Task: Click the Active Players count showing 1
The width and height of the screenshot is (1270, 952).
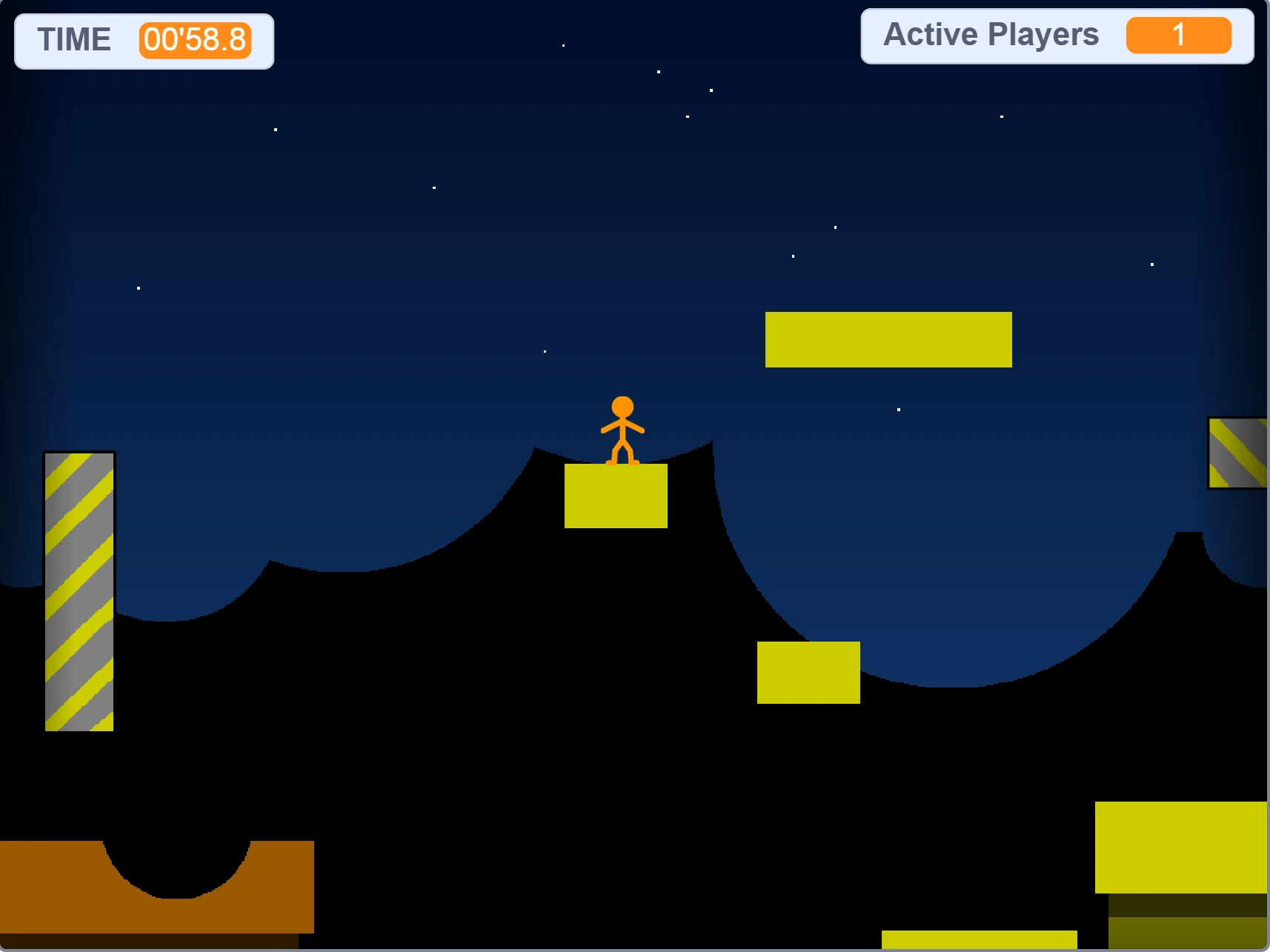Action: click(1178, 34)
